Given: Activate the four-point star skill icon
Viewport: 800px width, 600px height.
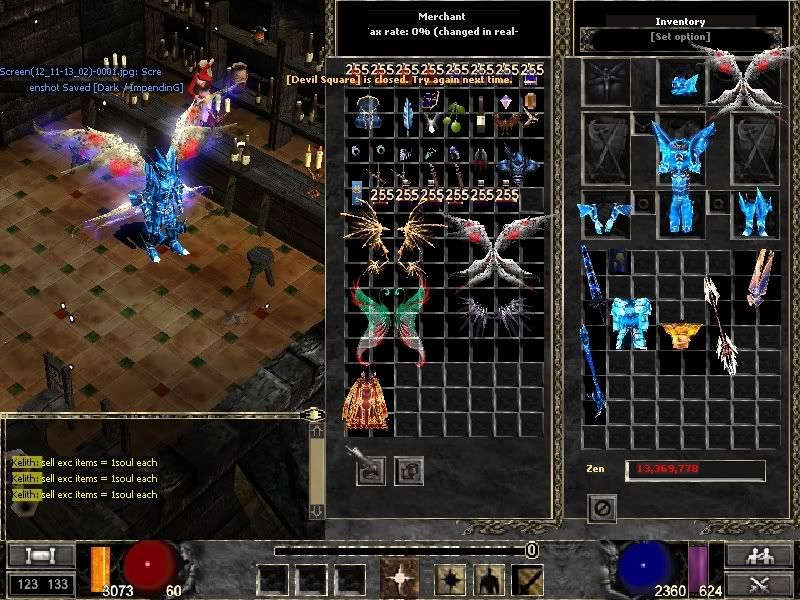Looking at the screenshot, I should (399, 579).
